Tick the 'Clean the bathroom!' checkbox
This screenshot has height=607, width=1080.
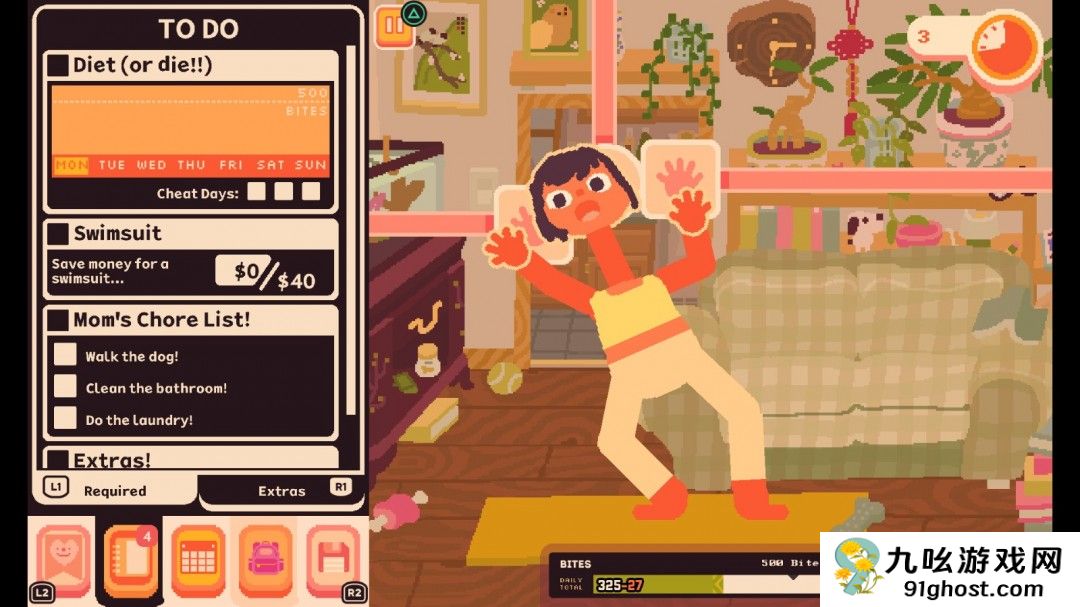pos(65,387)
